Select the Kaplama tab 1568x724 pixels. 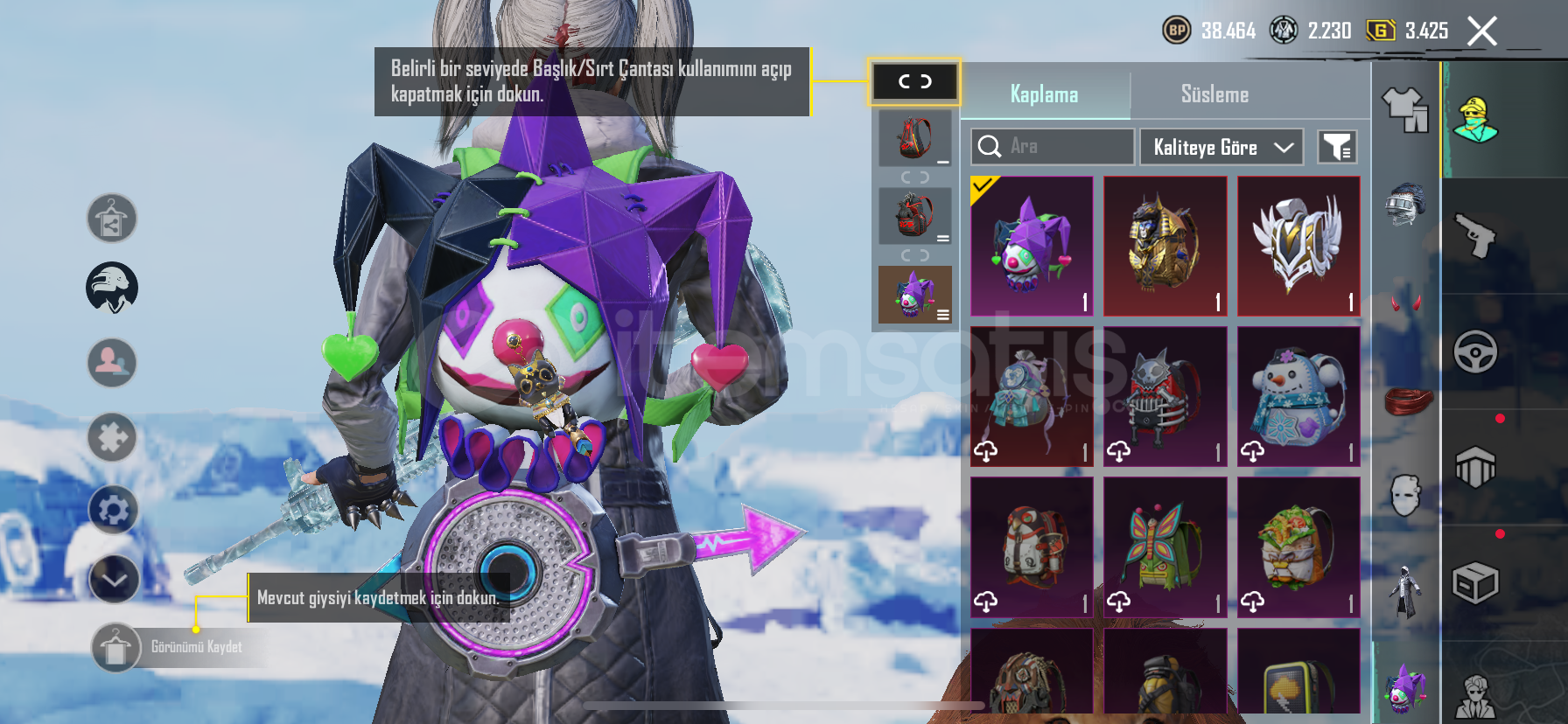[x=1044, y=94]
